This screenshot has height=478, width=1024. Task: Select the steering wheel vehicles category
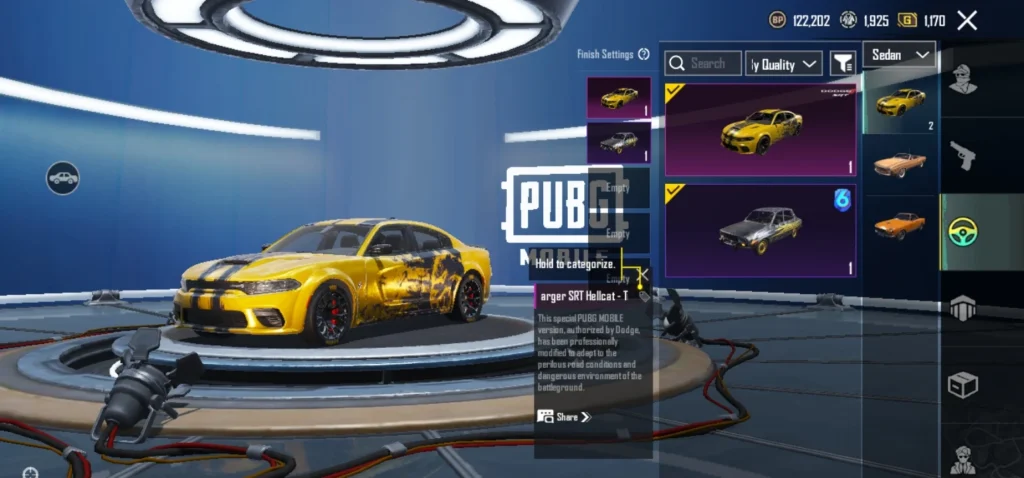click(x=962, y=232)
